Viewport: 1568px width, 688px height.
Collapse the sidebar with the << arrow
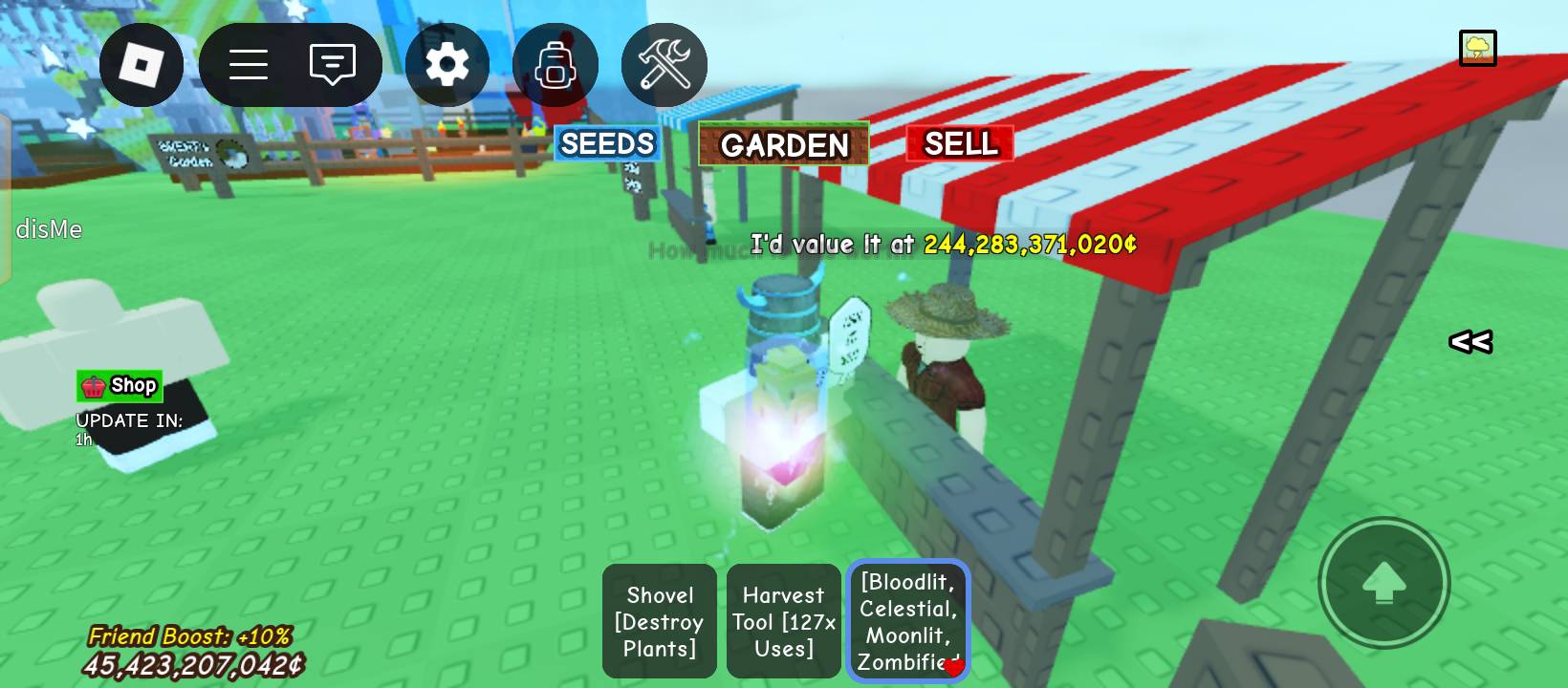tap(1470, 340)
